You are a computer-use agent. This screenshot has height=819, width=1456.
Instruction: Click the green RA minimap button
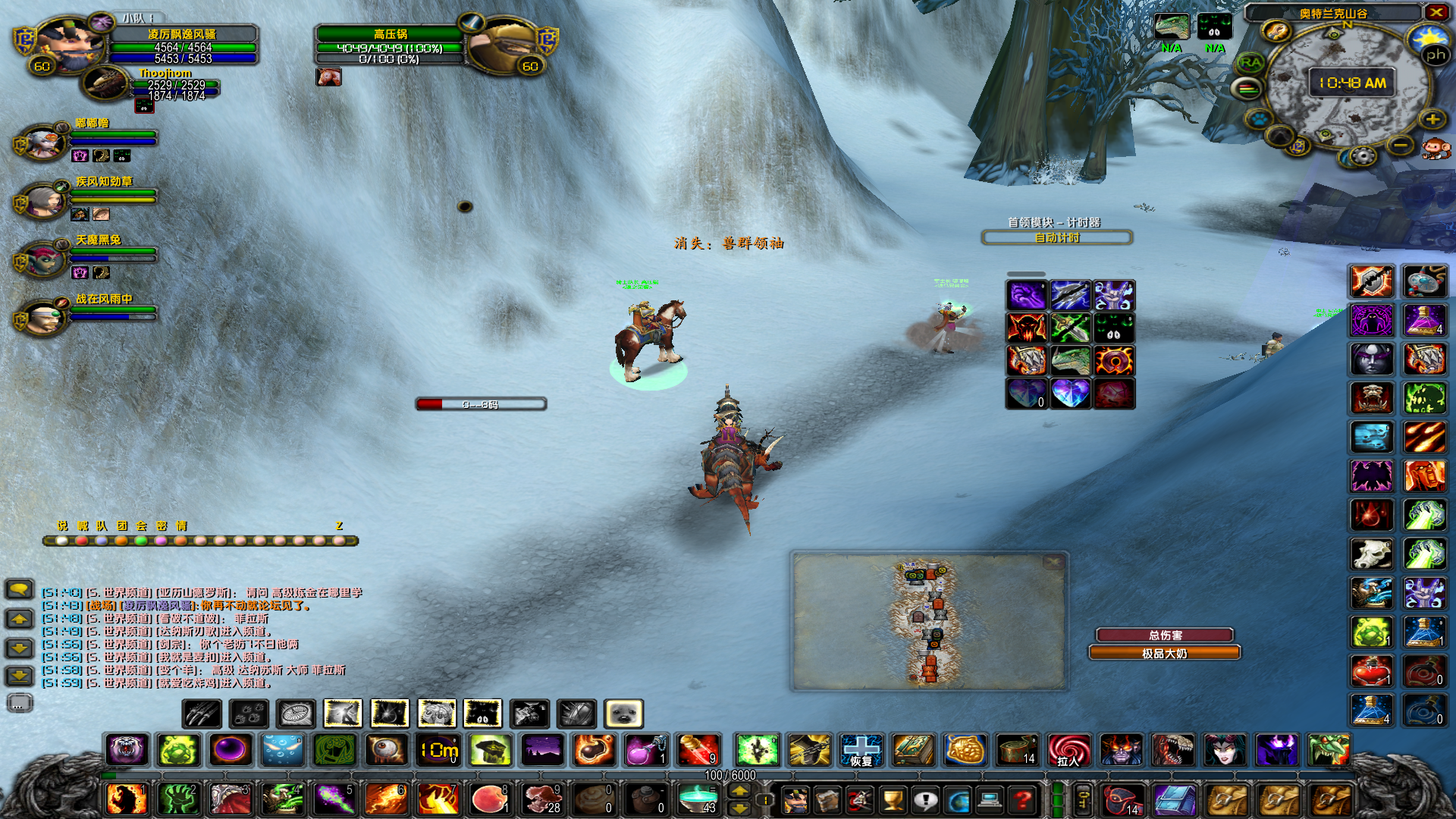[1250, 63]
